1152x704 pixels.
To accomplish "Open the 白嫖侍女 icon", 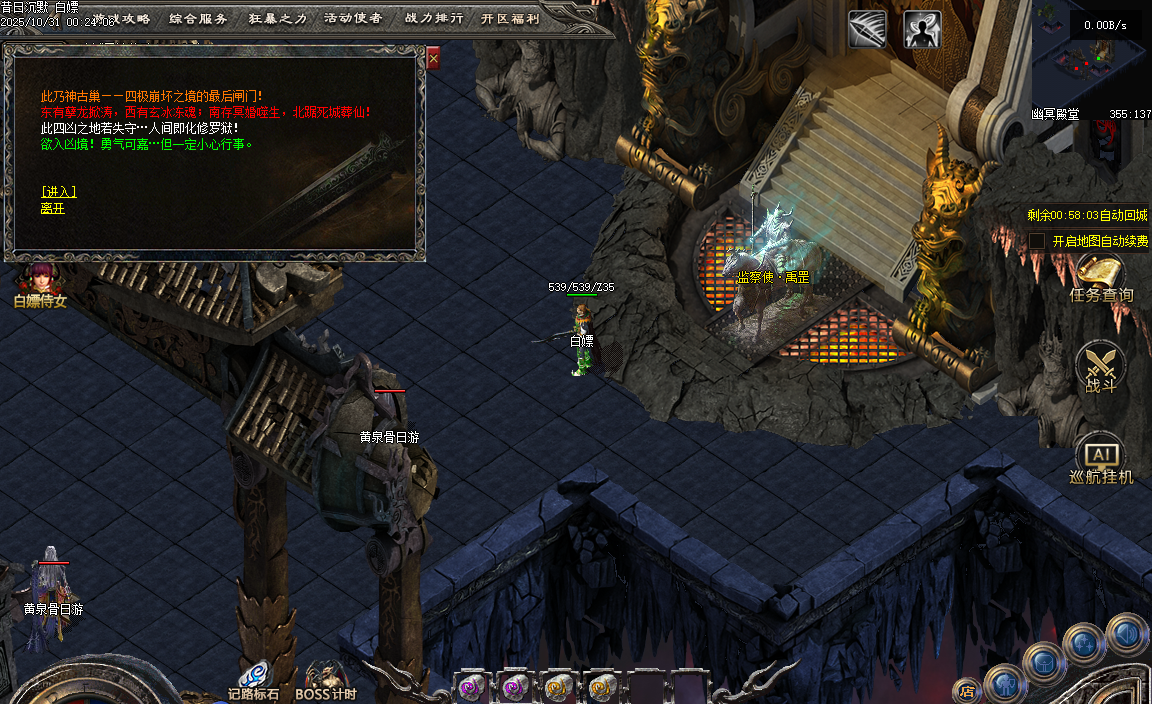I will coord(40,283).
